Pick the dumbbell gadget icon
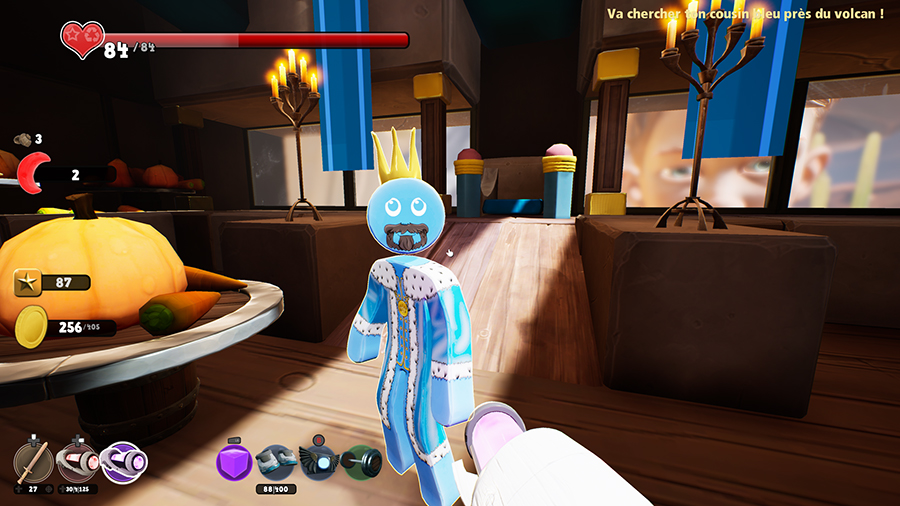 click(362, 463)
